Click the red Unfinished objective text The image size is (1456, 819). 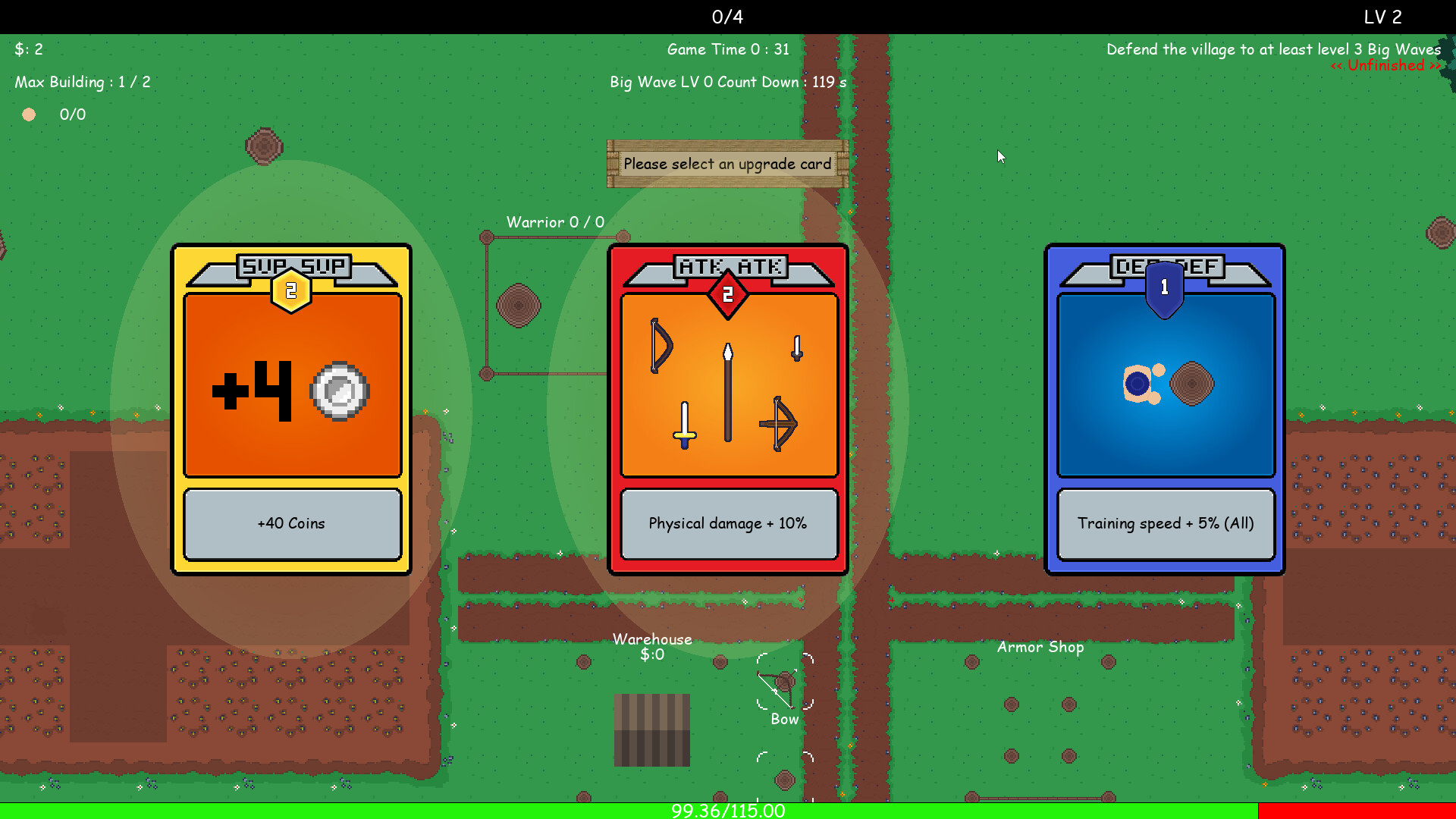pyautogui.click(x=1385, y=65)
